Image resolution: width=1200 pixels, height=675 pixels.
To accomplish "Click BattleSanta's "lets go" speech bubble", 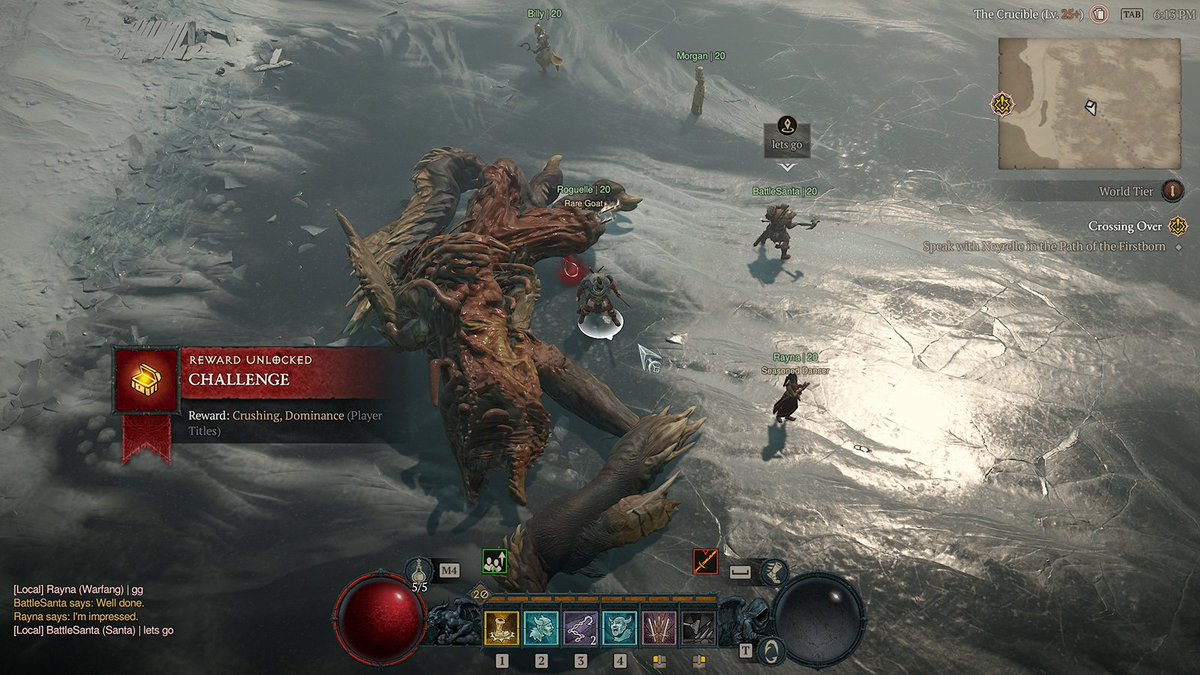I will tap(787, 137).
